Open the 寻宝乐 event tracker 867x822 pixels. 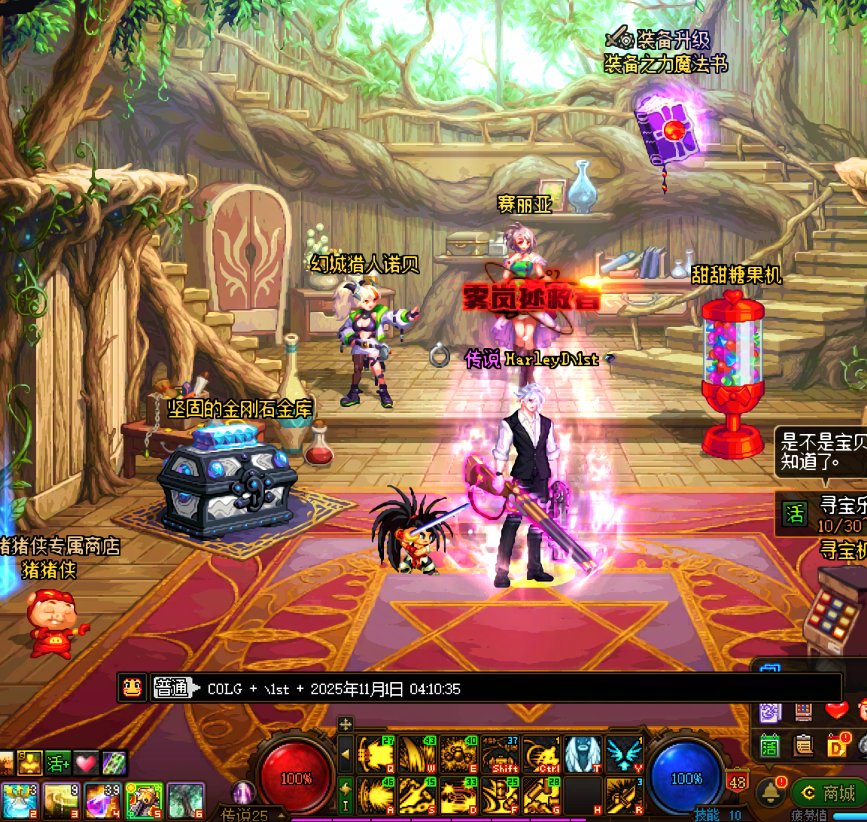click(x=822, y=514)
